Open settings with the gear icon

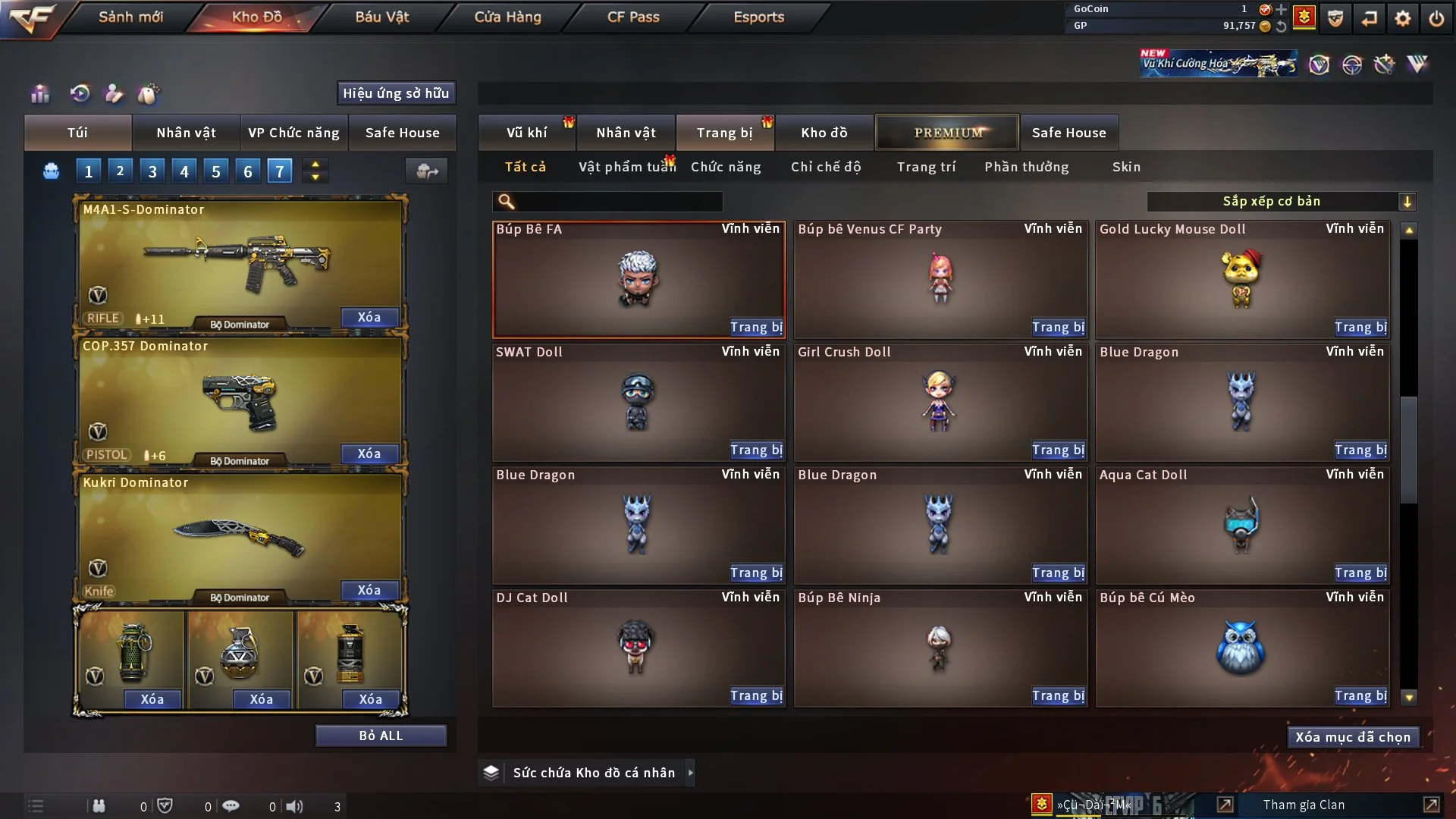tap(1403, 18)
